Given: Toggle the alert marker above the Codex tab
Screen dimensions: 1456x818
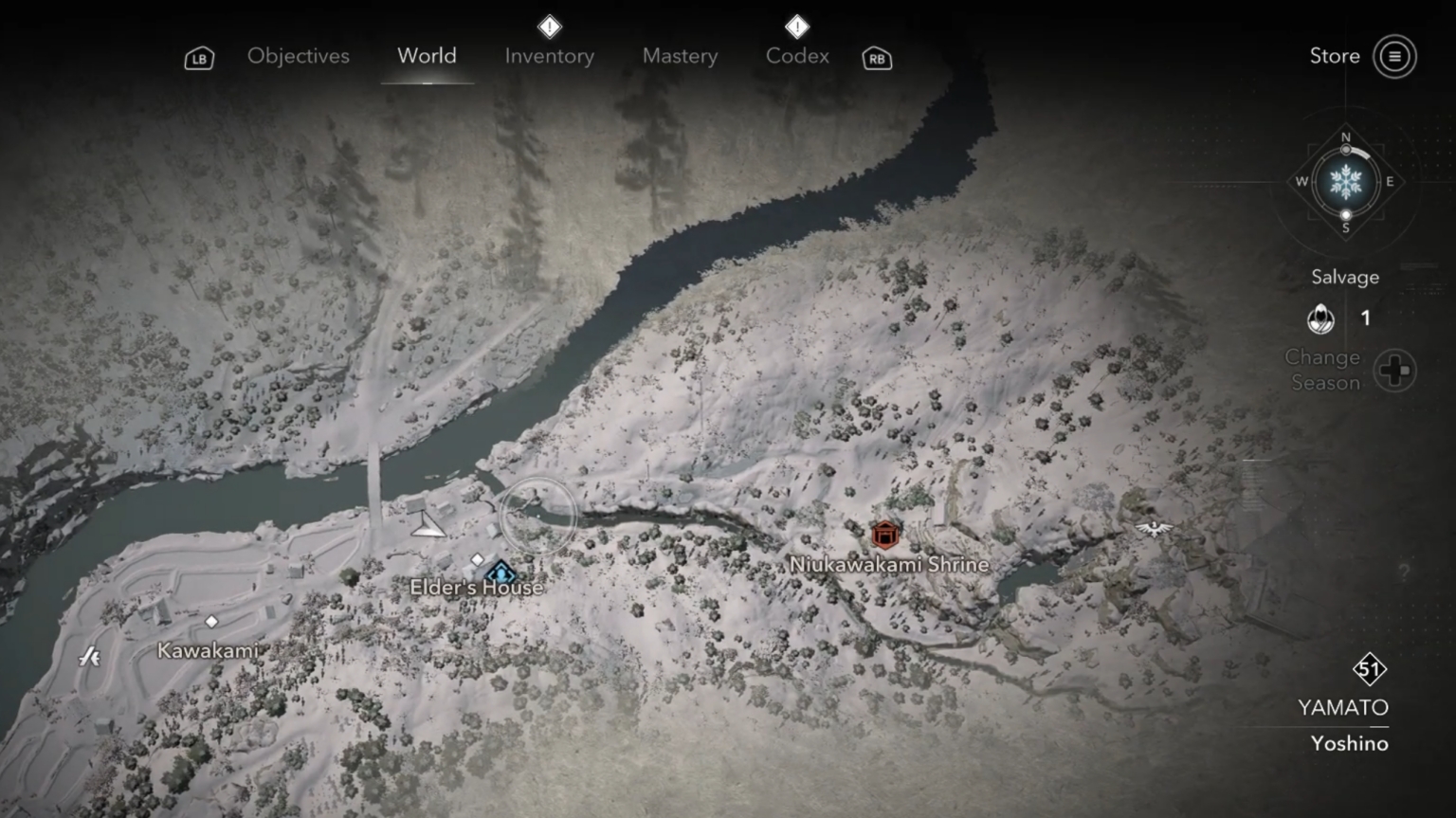Looking at the screenshot, I should [797, 26].
